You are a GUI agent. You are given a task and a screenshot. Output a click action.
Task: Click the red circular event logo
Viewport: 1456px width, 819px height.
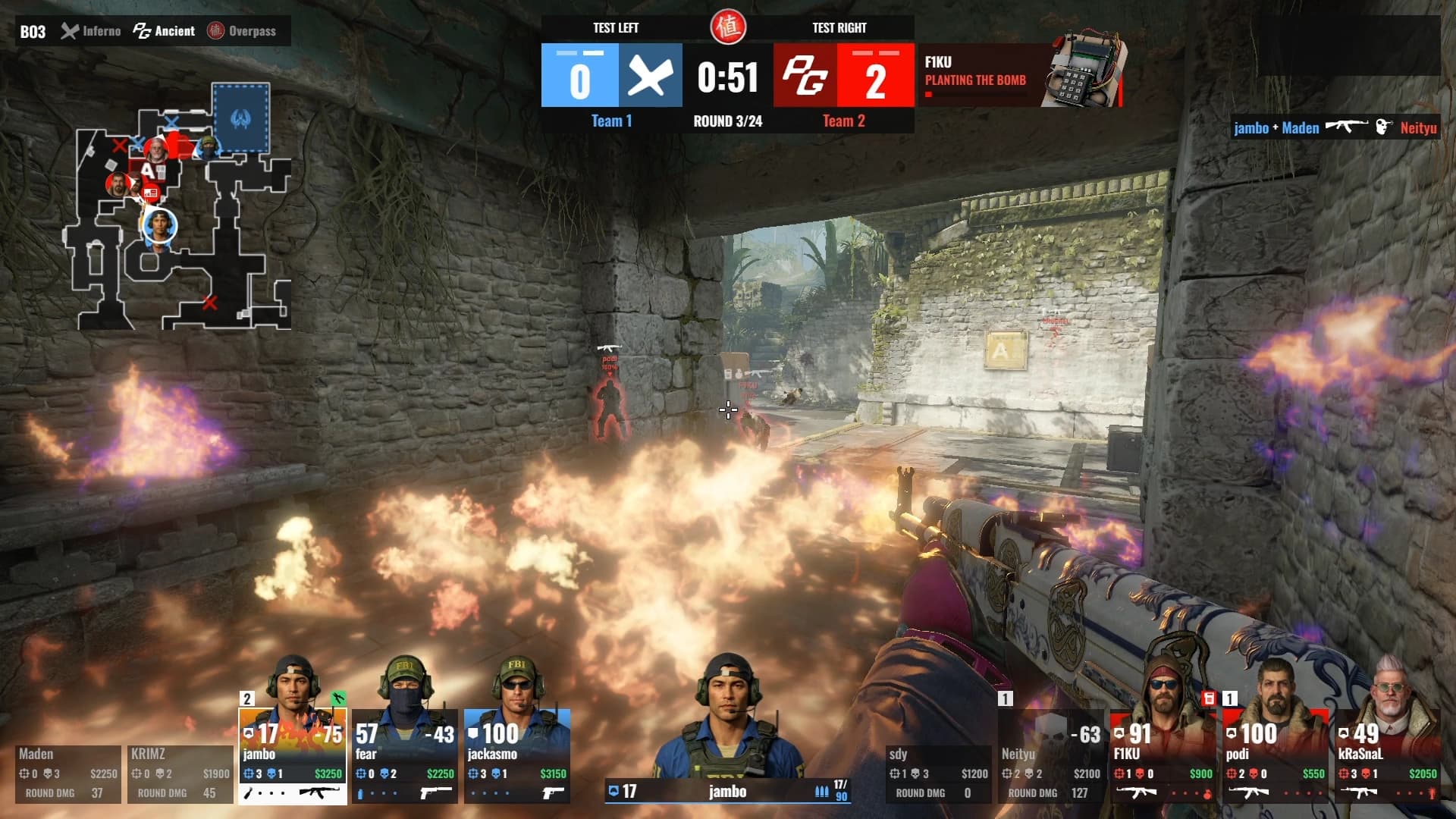point(728,27)
